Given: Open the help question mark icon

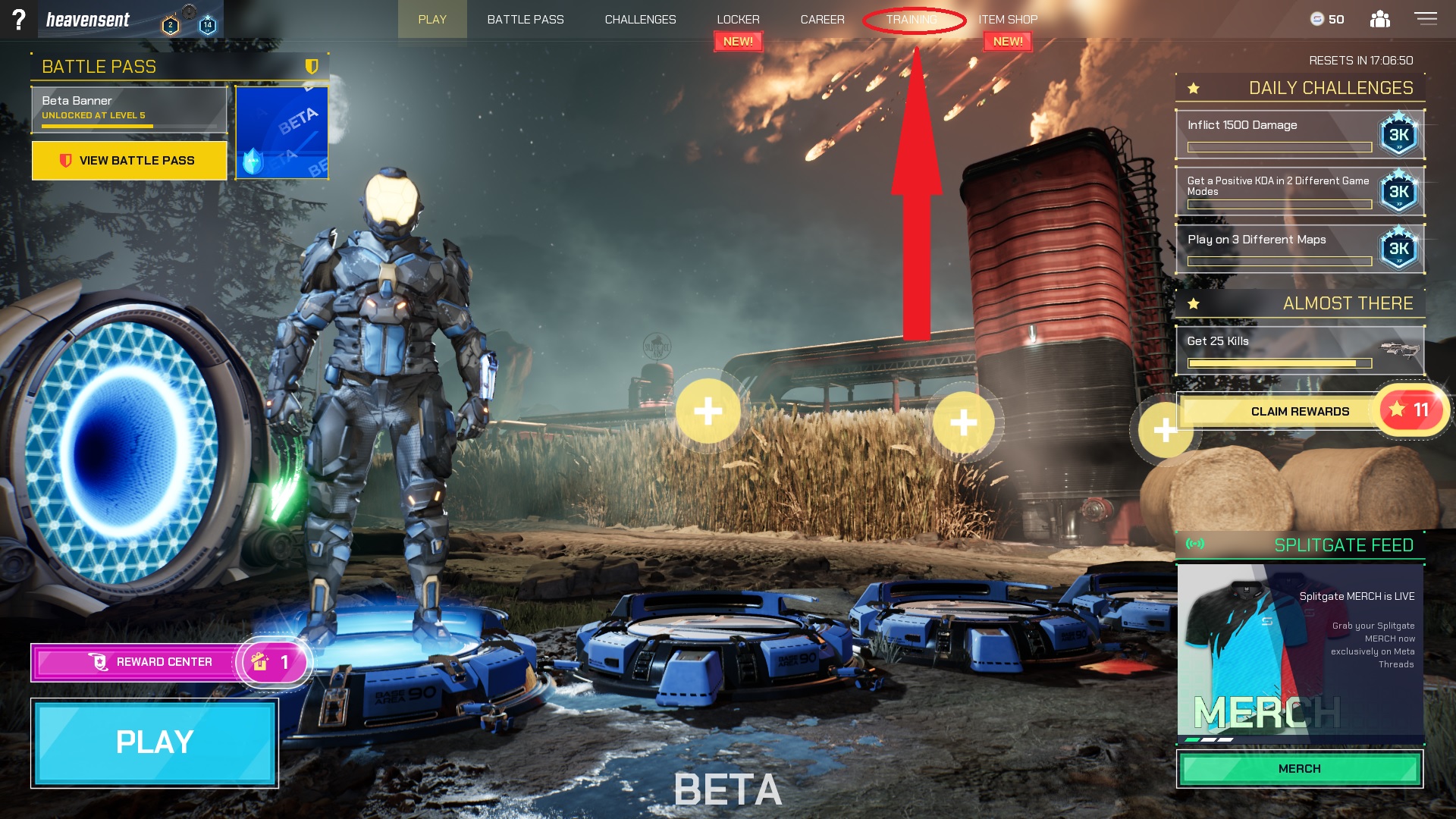Looking at the screenshot, I should click(x=20, y=19).
